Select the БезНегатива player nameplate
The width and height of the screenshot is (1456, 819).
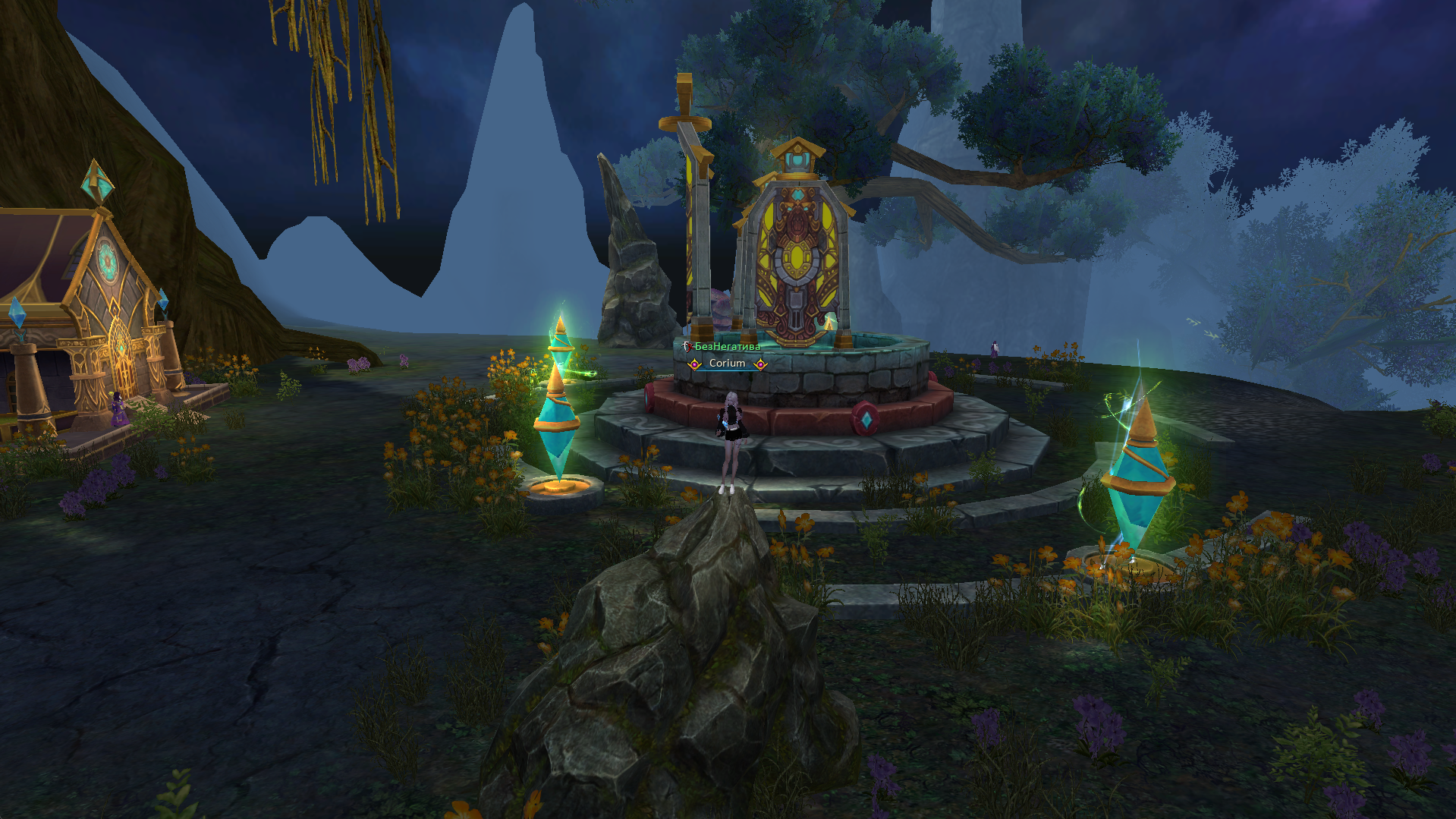(x=727, y=347)
